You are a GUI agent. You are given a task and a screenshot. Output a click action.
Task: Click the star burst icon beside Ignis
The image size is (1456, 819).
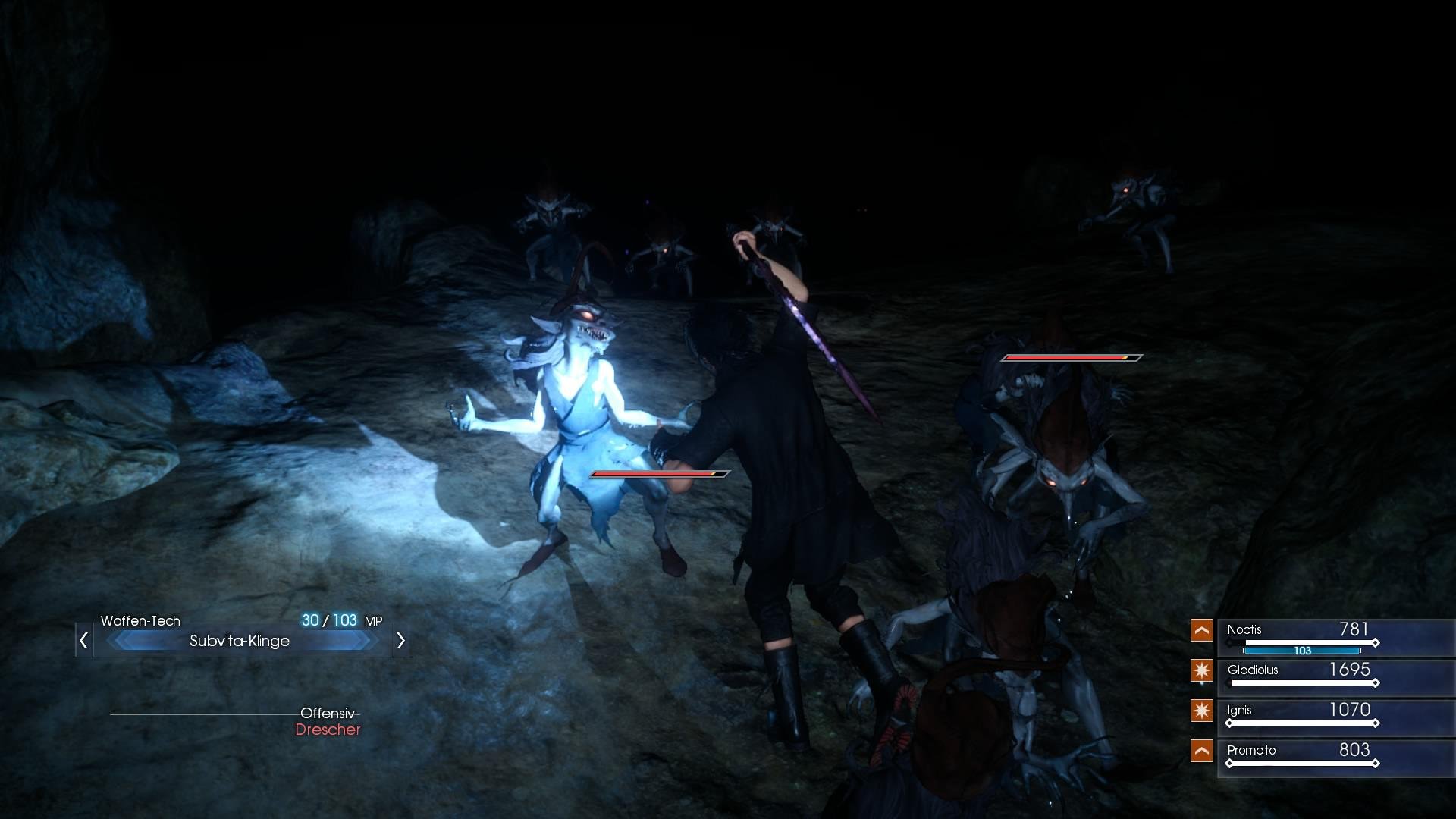tap(1202, 711)
